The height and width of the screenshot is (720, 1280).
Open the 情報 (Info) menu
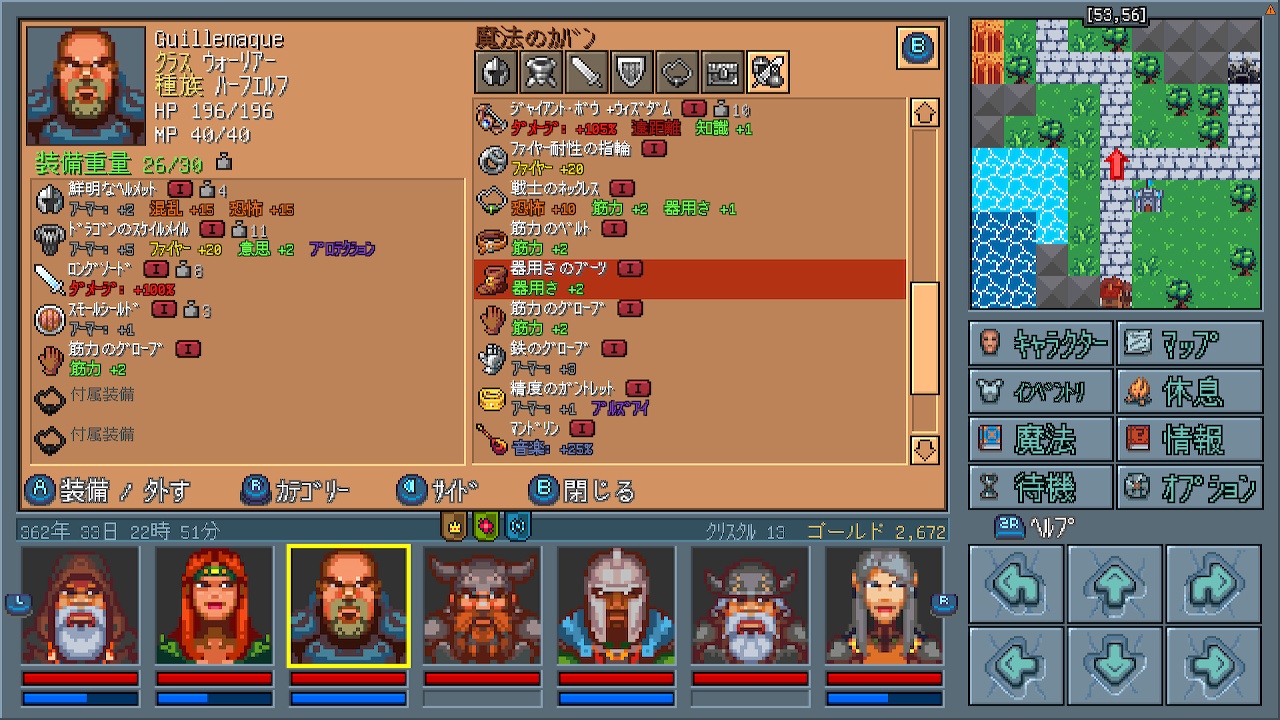1189,439
